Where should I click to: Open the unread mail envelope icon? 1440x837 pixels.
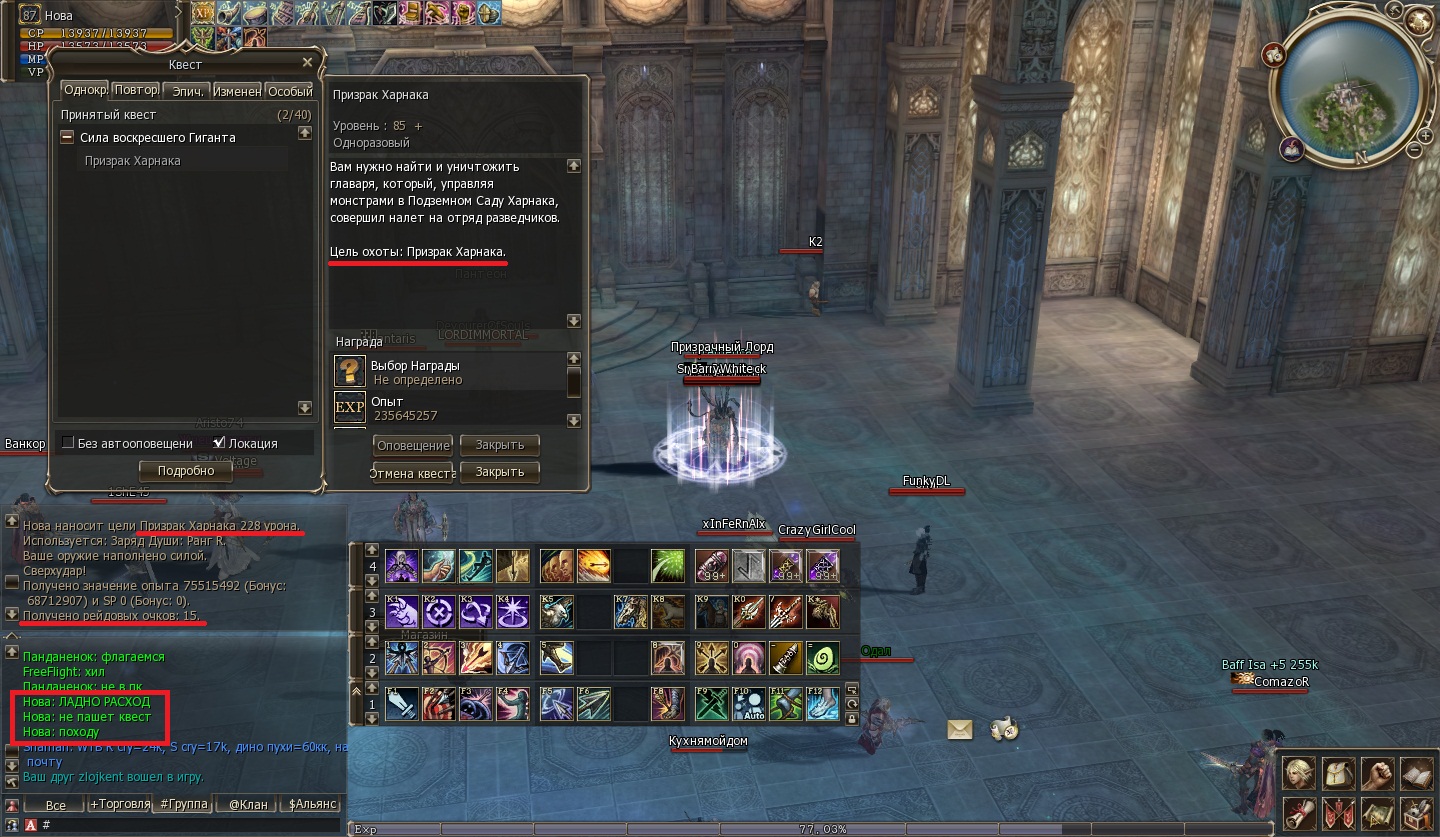[960, 729]
